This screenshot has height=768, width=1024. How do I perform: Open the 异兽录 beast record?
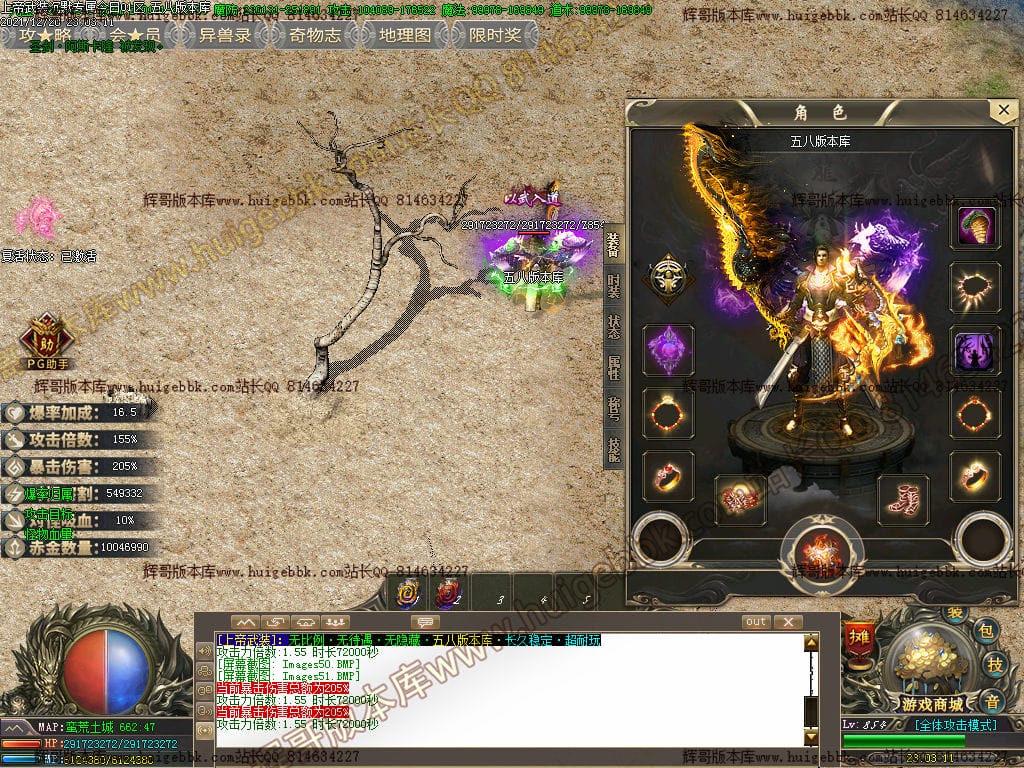[224, 35]
